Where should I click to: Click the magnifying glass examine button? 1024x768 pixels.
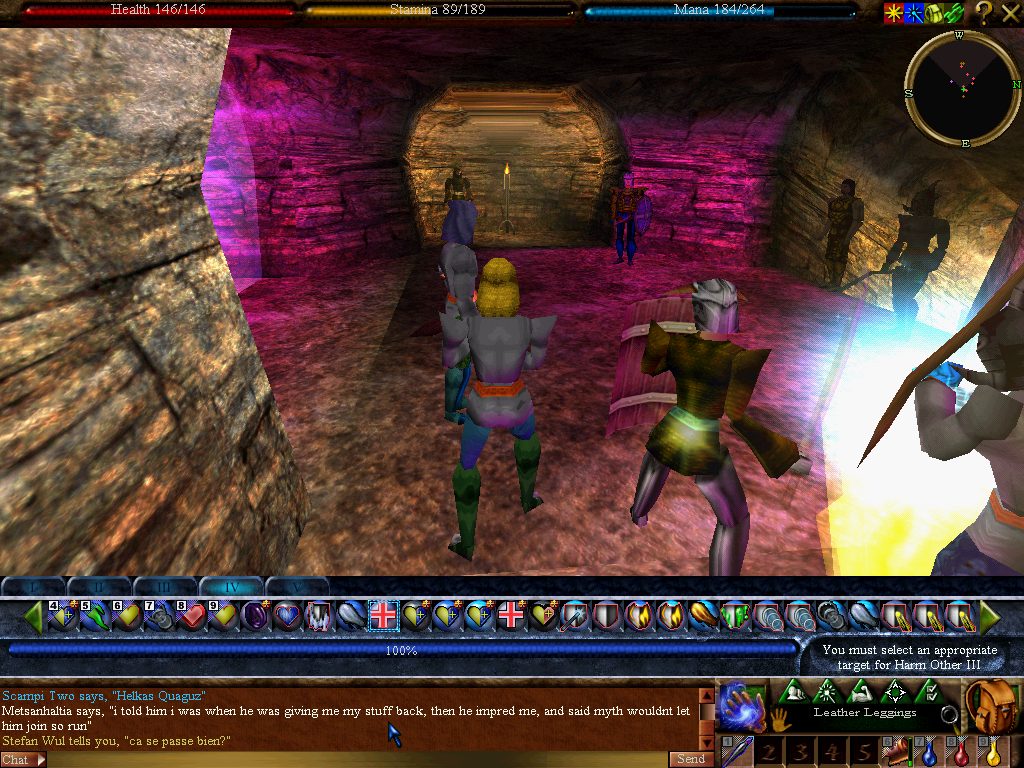click(x=951, y=714)
